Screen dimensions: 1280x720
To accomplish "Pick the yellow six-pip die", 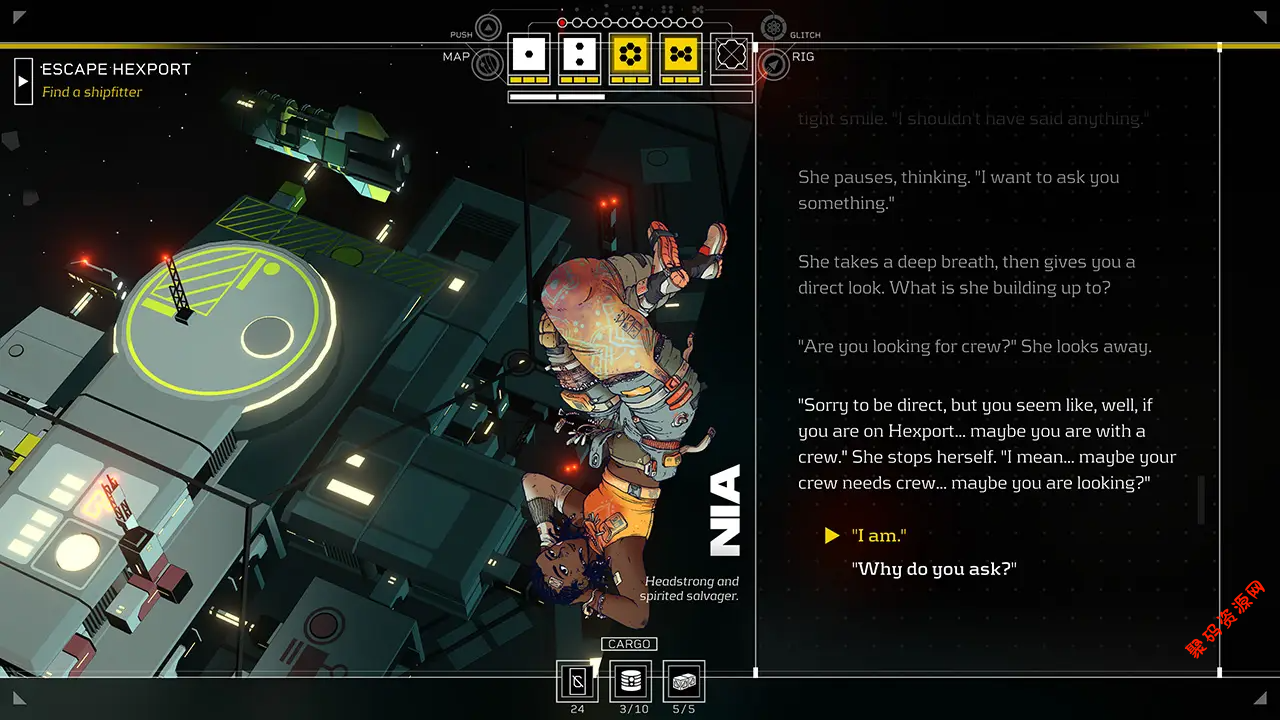I will (630, 54).
